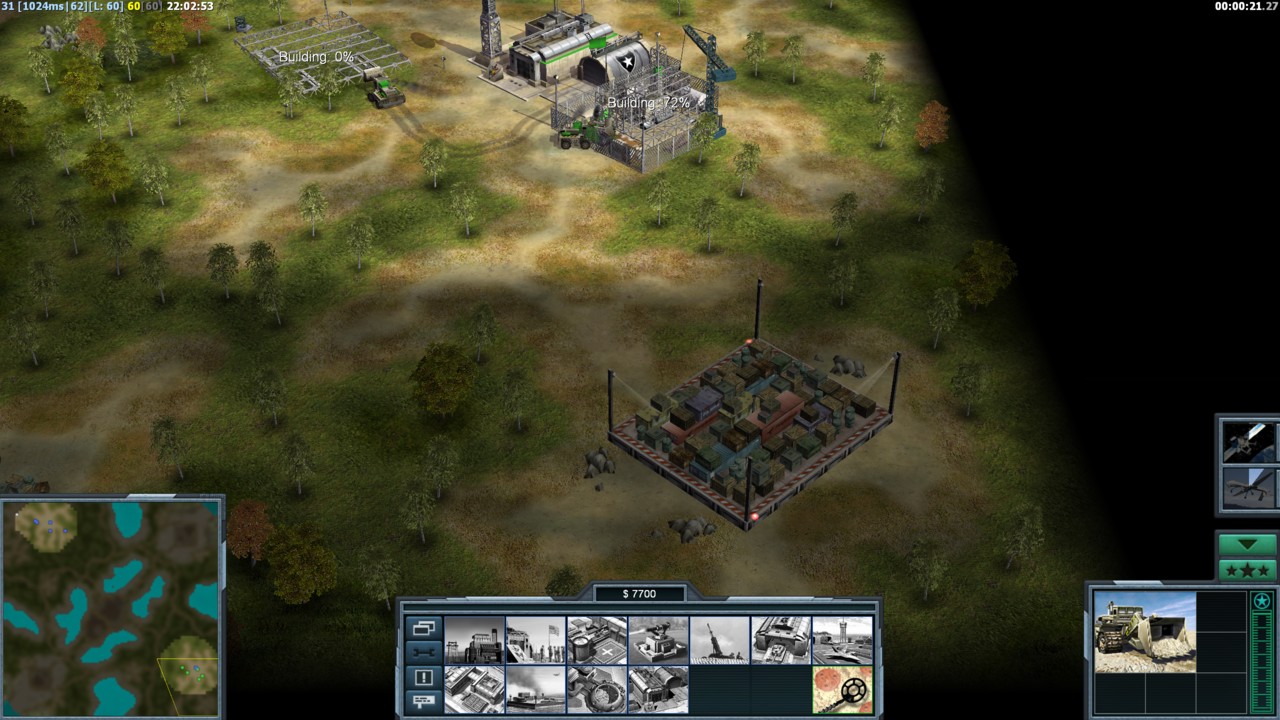Viewport: 1280px width, 720px height.
Task: Choose the airfield with jet icon
Action: click(x=842, y=640)
